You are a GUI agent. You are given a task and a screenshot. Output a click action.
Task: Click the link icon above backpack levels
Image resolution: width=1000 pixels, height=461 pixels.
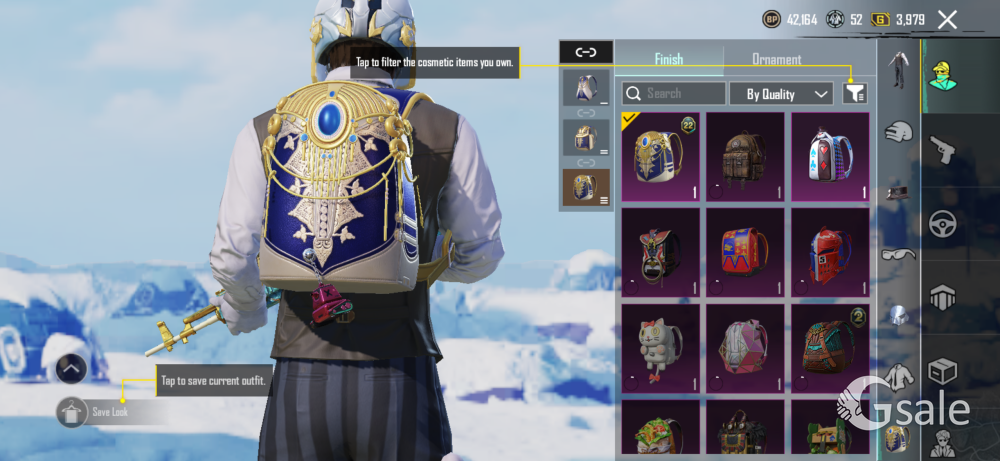tap(586, 52)
